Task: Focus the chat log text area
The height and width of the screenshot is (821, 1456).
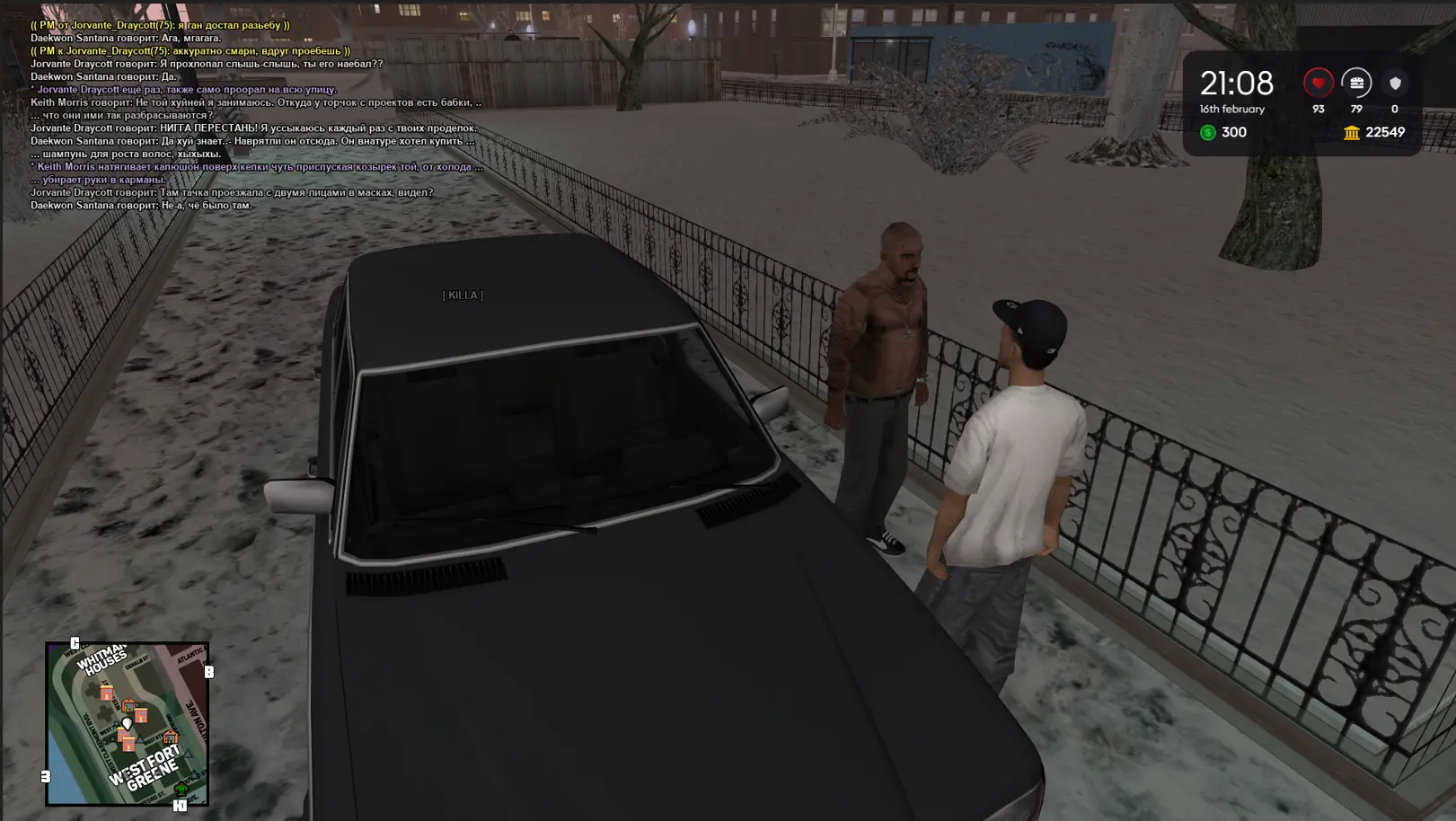Action: coord(256,115)
